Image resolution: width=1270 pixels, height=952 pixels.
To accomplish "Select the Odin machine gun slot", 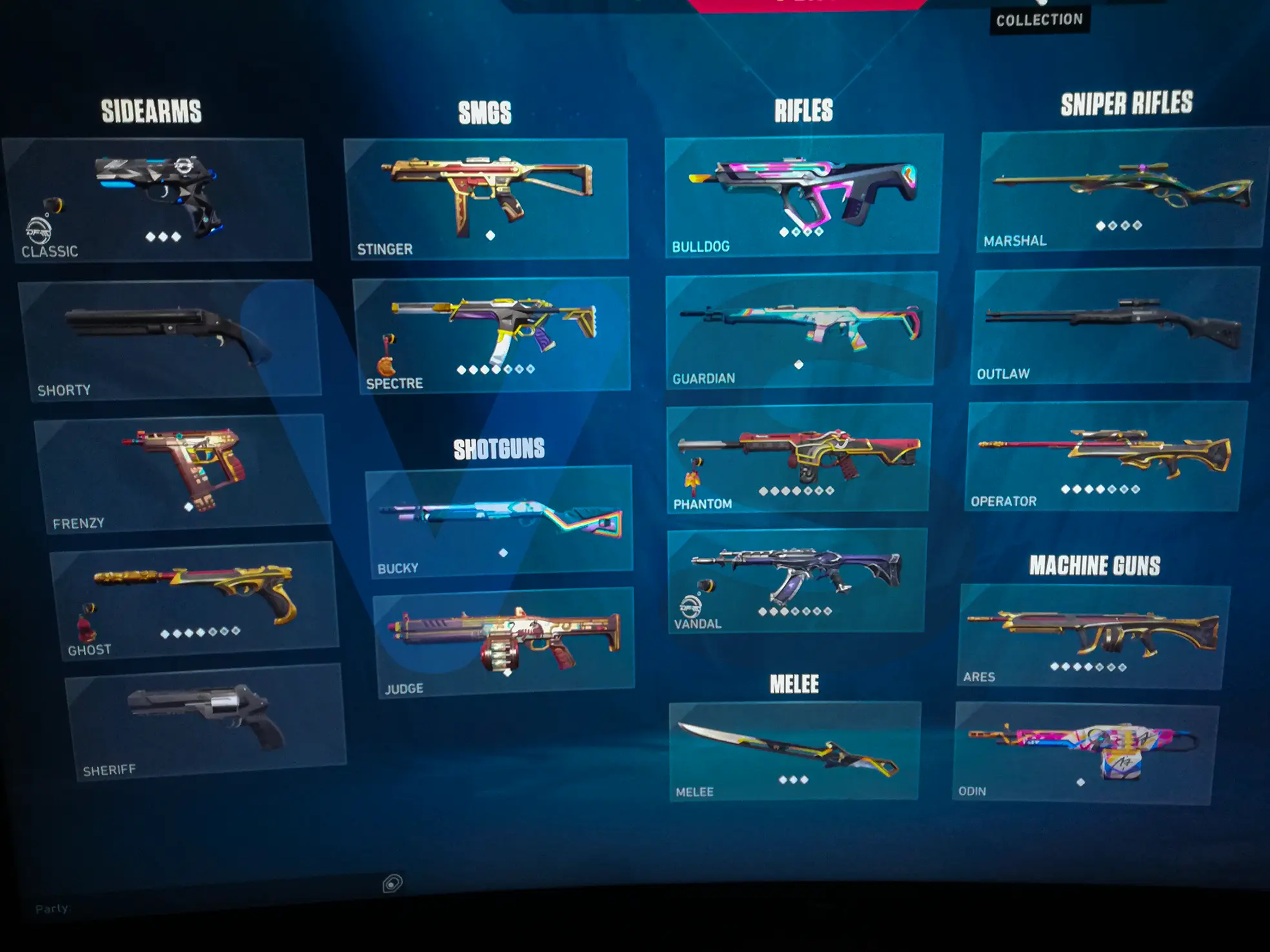I will pos(1084,753).
